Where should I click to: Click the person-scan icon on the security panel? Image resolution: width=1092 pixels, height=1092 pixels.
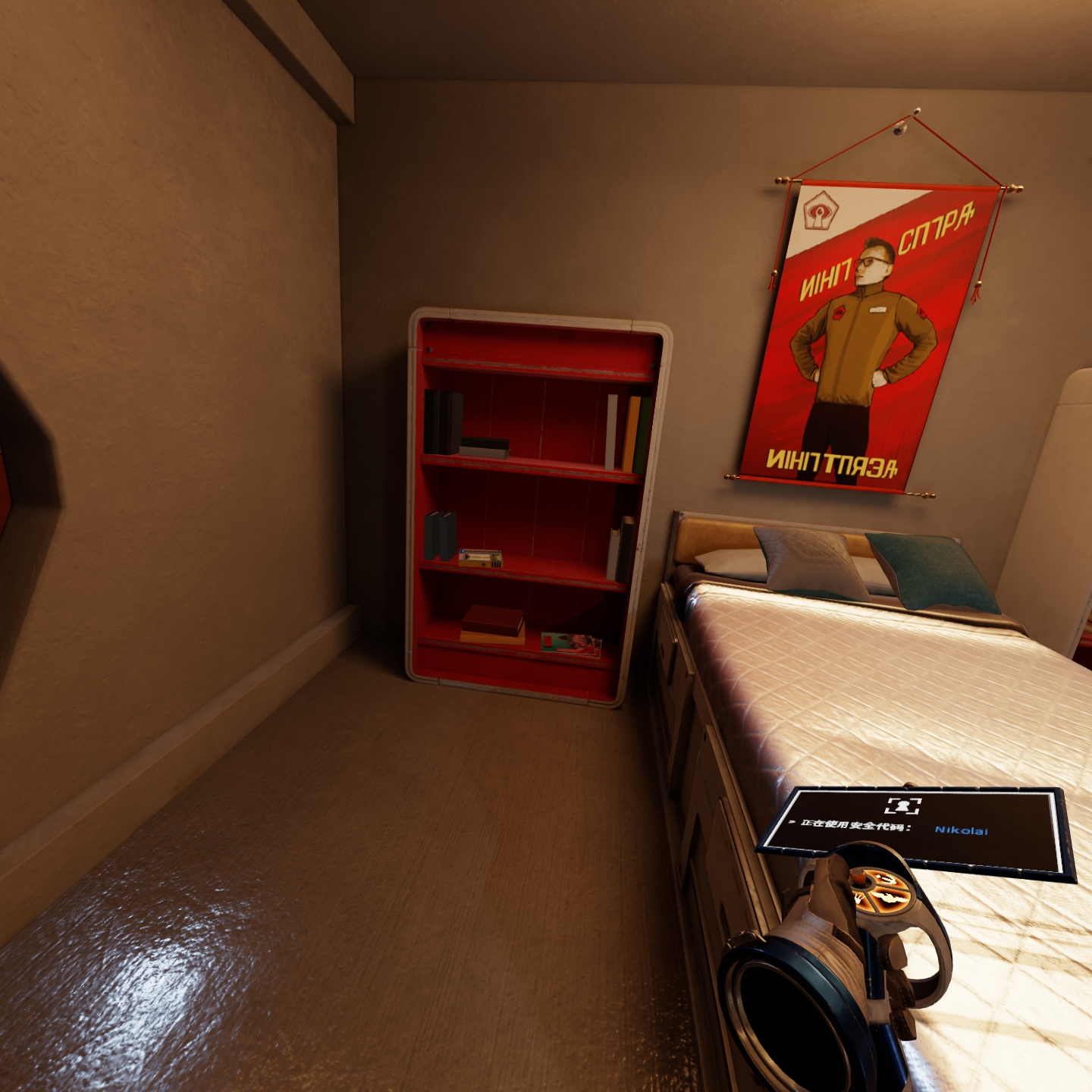tap(902, 806)
